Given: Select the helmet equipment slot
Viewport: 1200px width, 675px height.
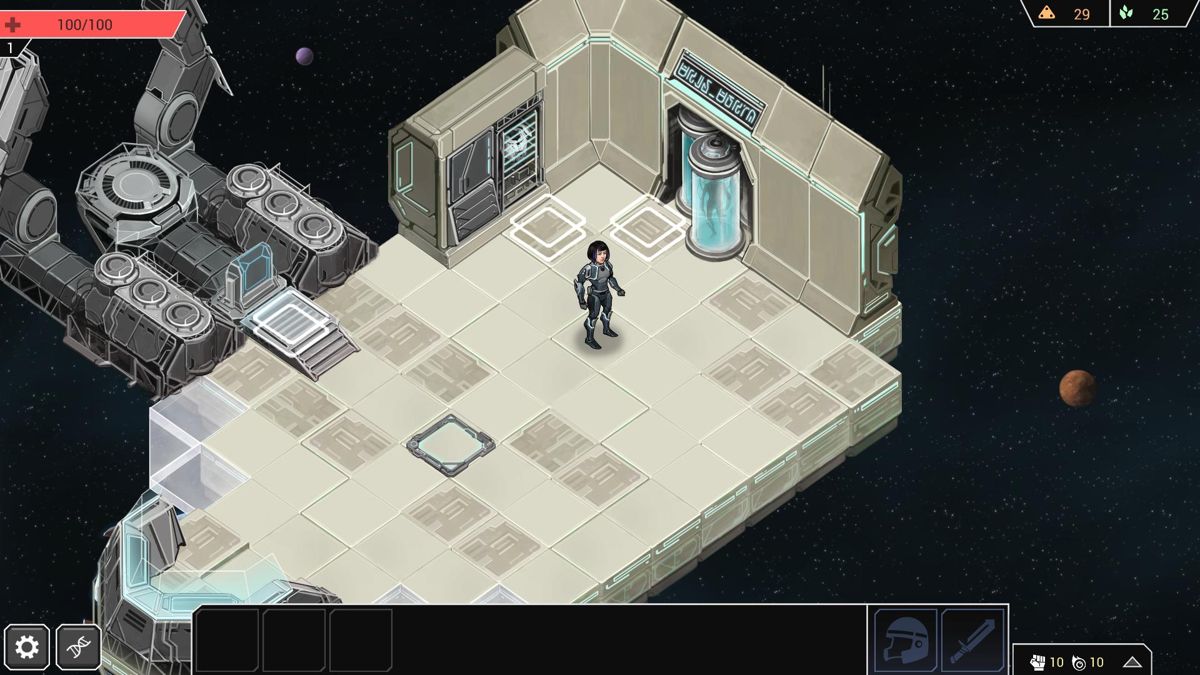Looking at the screenshot, I should click(x=905, y=640).
